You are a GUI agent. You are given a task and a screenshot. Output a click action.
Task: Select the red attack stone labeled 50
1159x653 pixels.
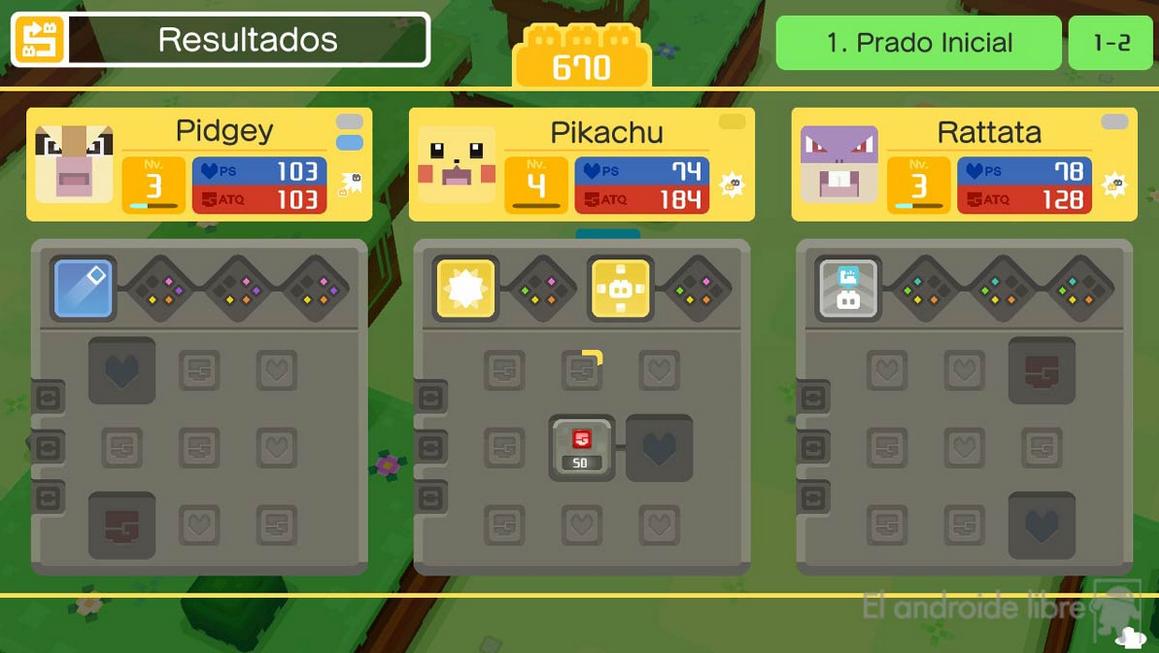581,448
